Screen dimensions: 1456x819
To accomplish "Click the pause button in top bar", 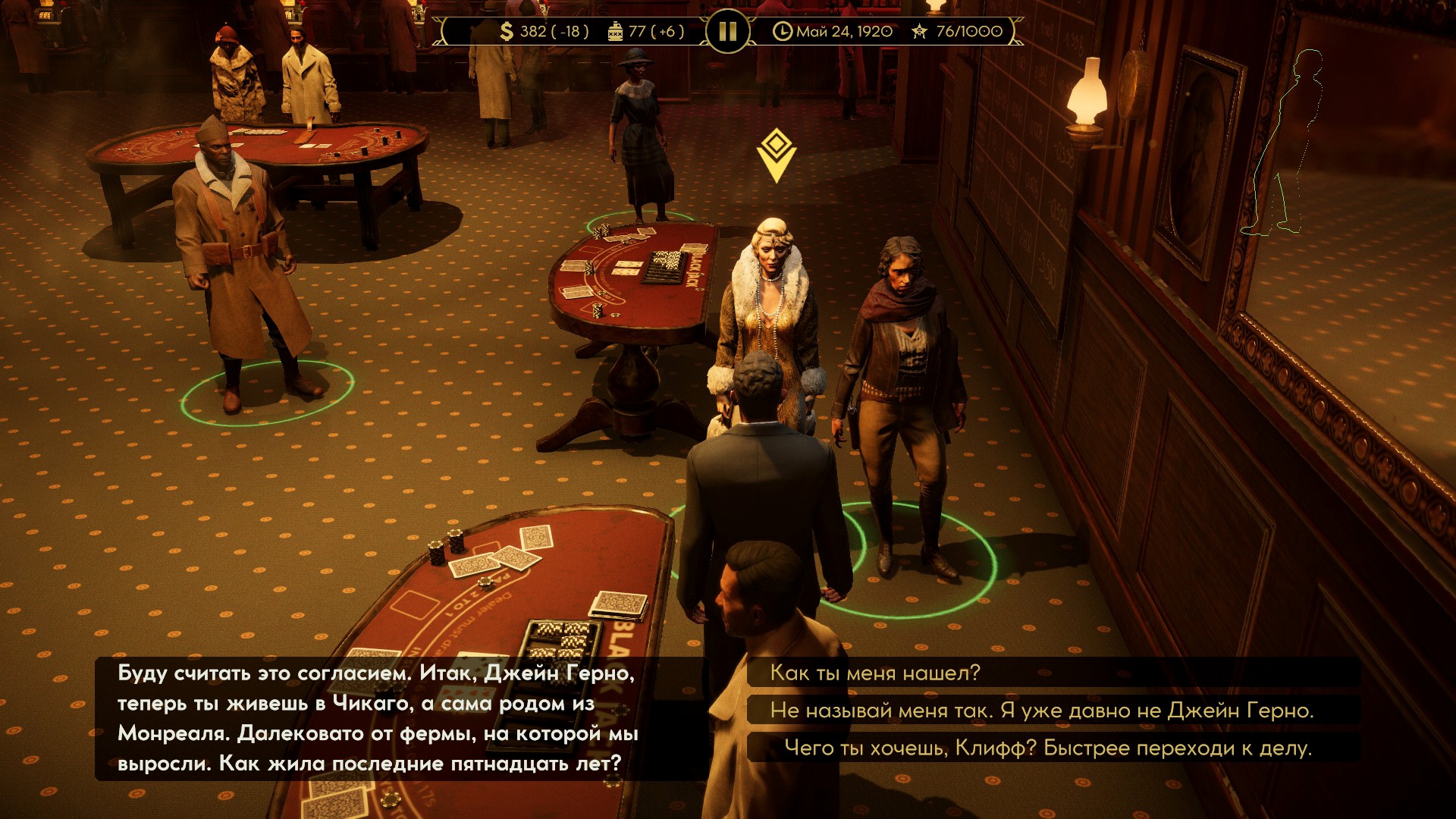I will [x=727, y=31].
